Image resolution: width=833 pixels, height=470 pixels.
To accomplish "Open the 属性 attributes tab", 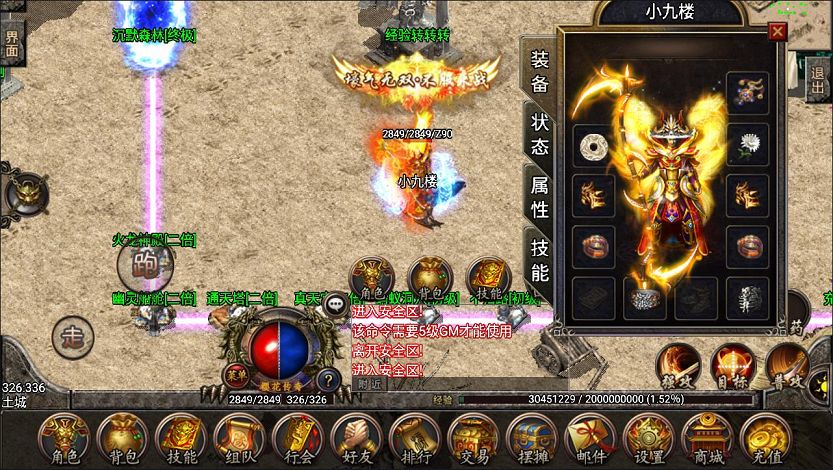I will (x=539, y=196).
